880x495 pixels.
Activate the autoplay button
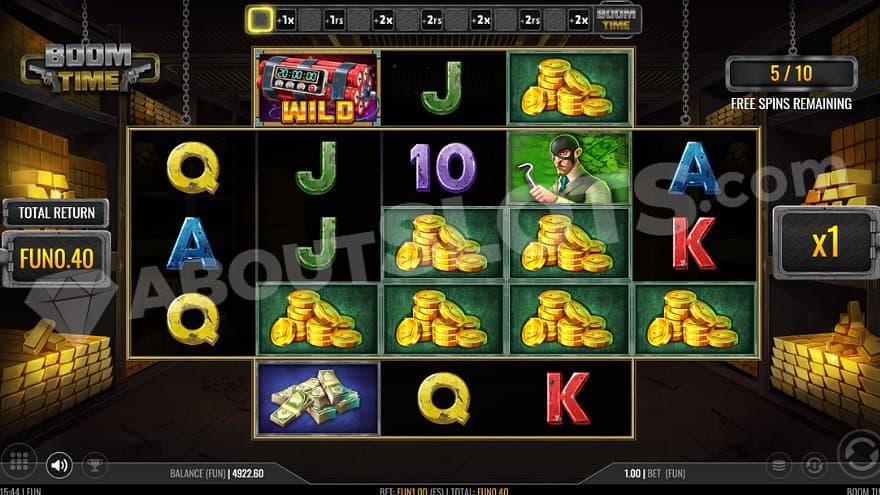pos(815,465)
